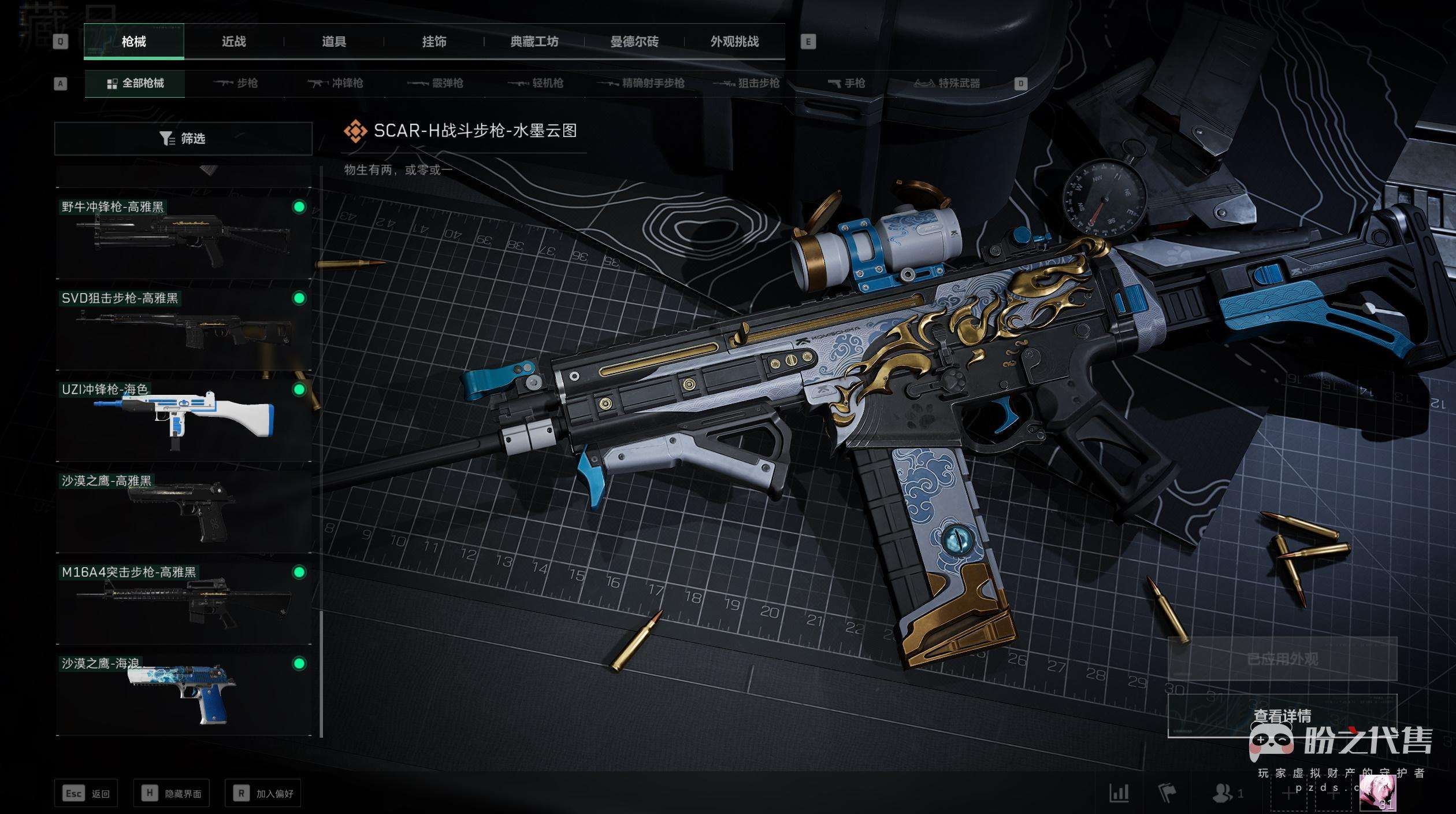
Task: Open the 道具 items tab
Action: (x=334, y=42)
